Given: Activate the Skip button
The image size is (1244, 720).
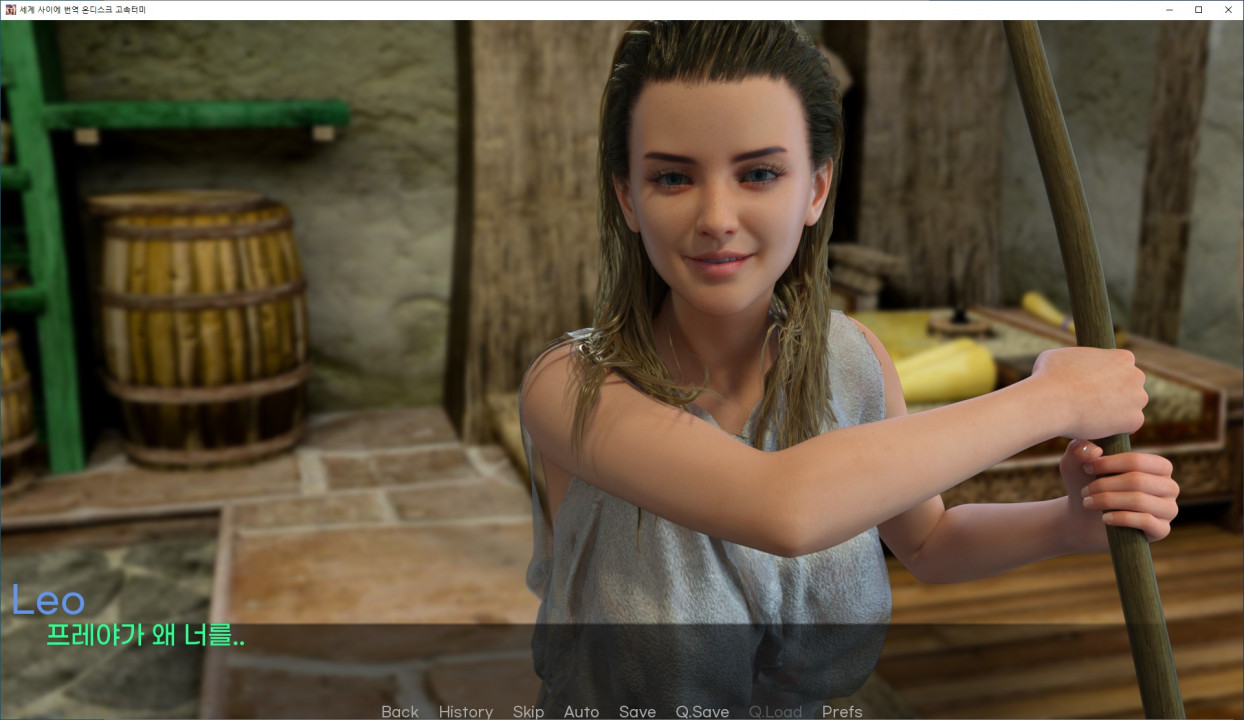Looking at the screenshot, I should pos(528,711).
